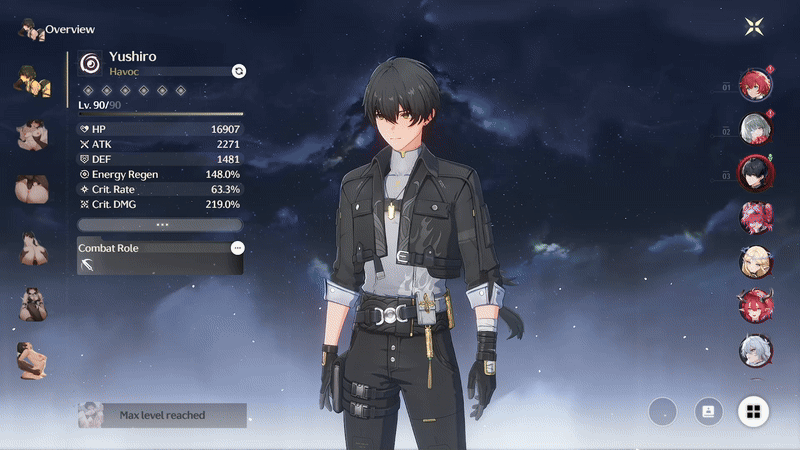Choose the silver-haired character in team slot 02
800x450 pixels.
point(755,130)
